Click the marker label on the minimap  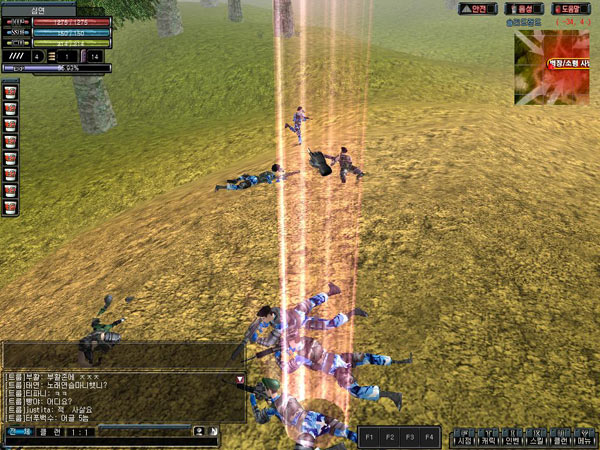(x=572, y=62)
